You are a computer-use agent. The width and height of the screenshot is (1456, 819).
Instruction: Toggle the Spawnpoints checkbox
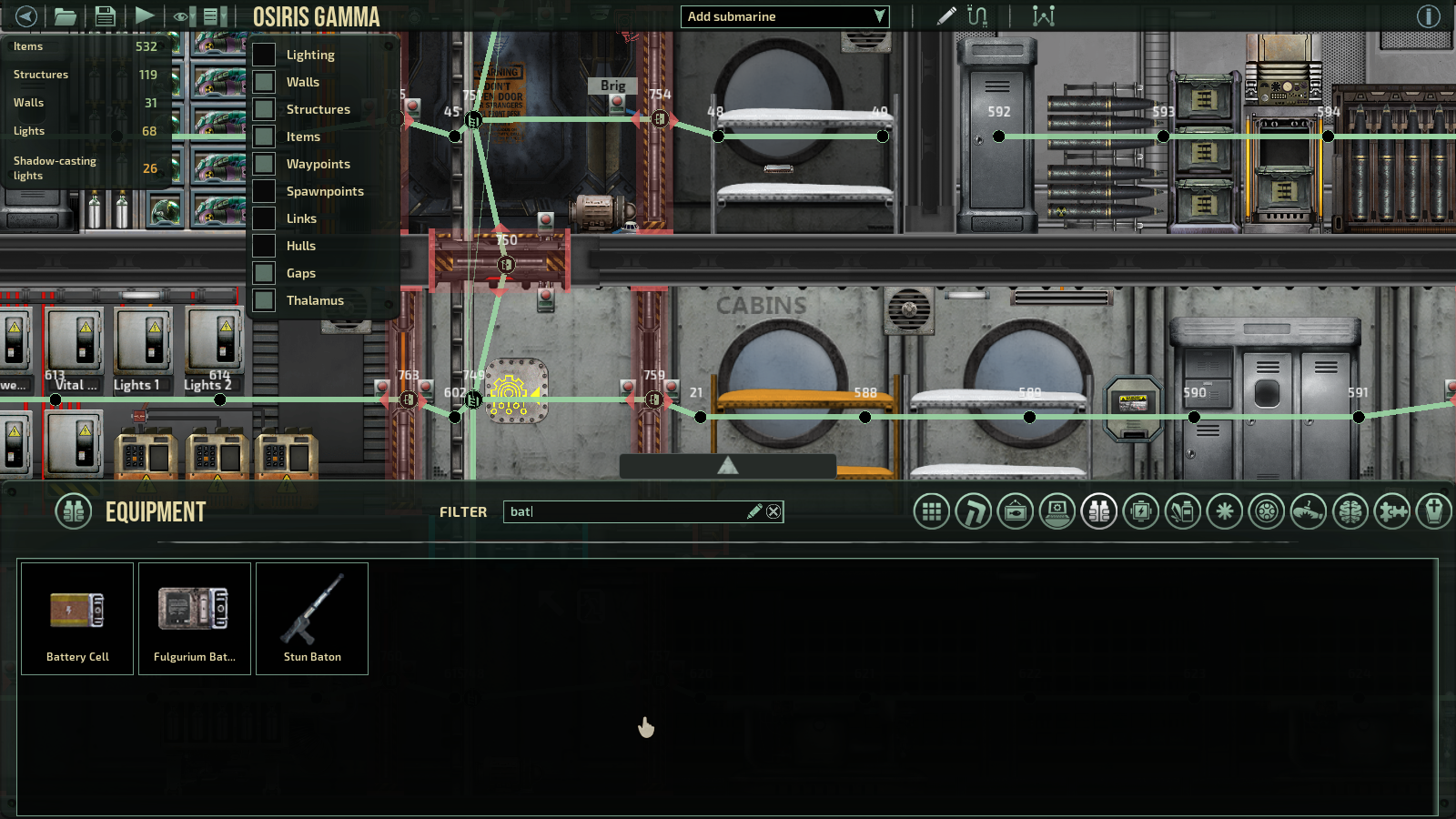click(263, 191)
